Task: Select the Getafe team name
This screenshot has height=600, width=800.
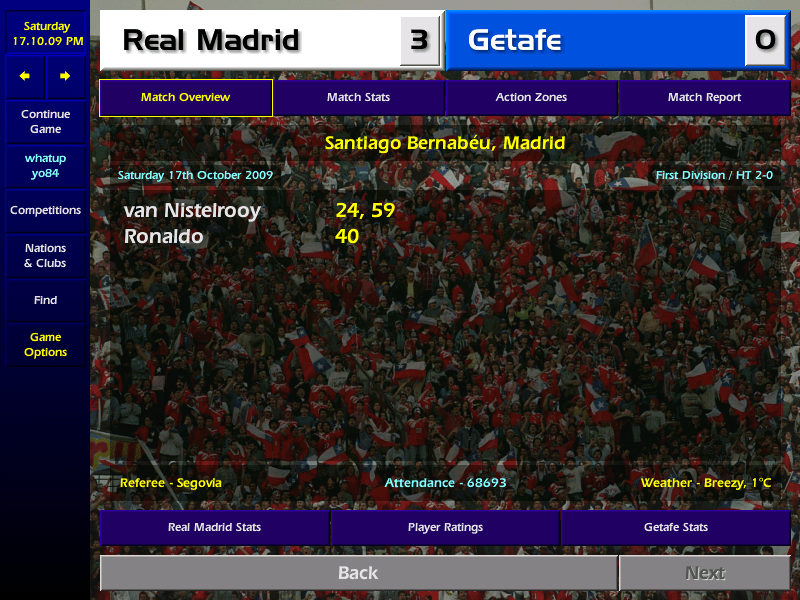Action: pos(514,41)
